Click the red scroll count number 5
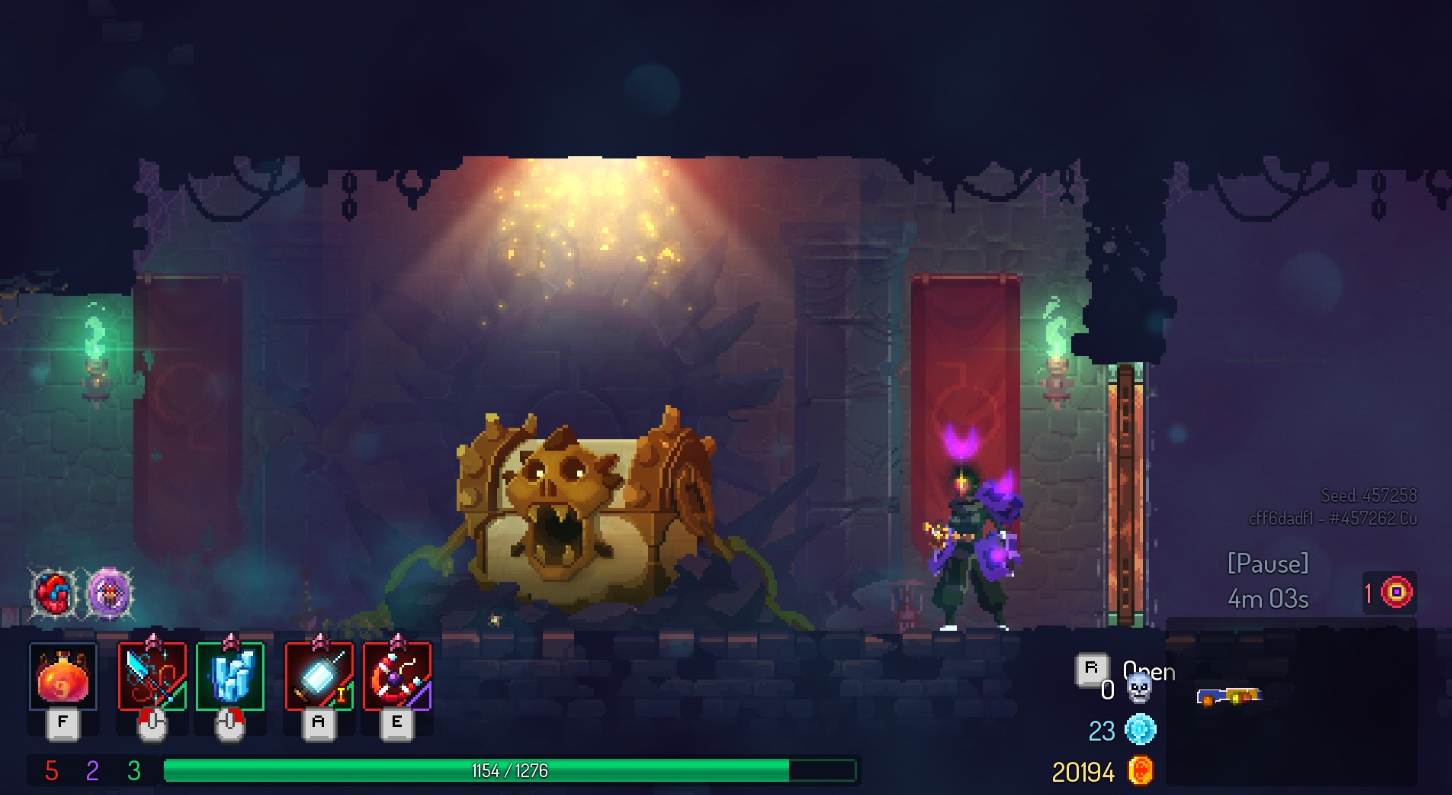The image size is (1452, 795). (53, 771)
